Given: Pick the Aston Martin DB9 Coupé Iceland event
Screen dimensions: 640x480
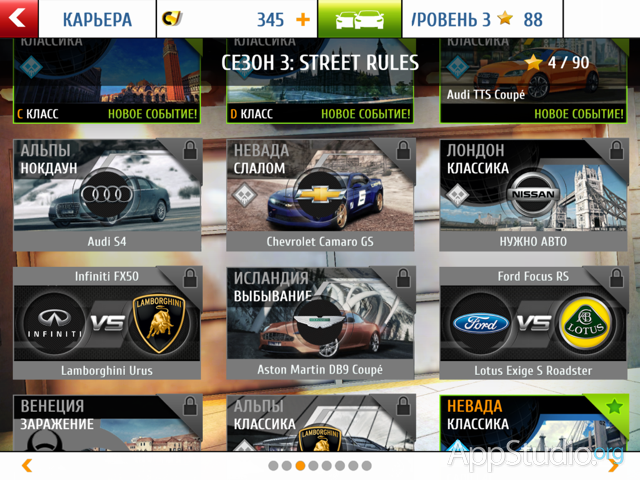Looking at the screenshot, I should [320, 323].
